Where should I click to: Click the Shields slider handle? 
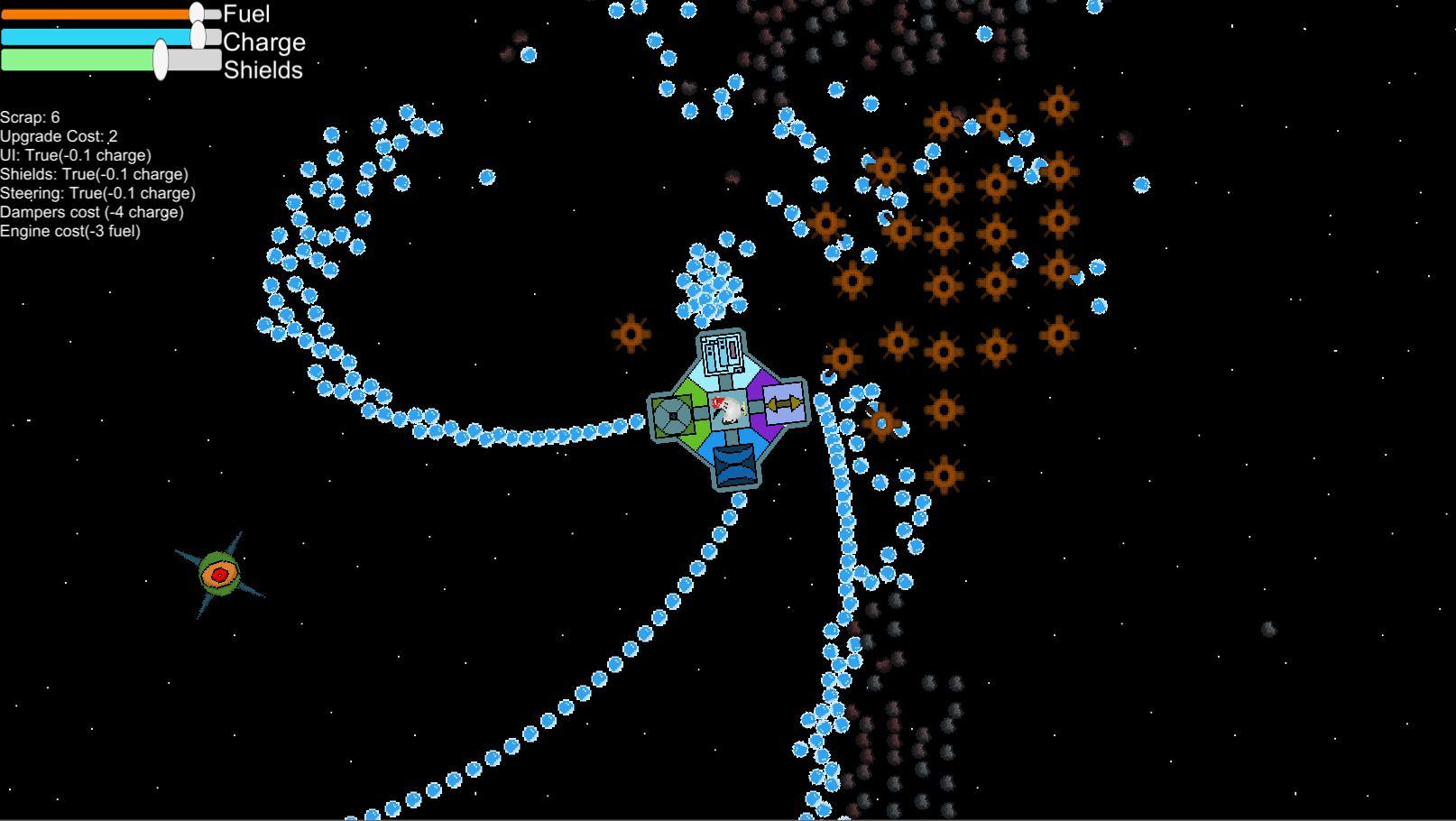pos(161,60)
